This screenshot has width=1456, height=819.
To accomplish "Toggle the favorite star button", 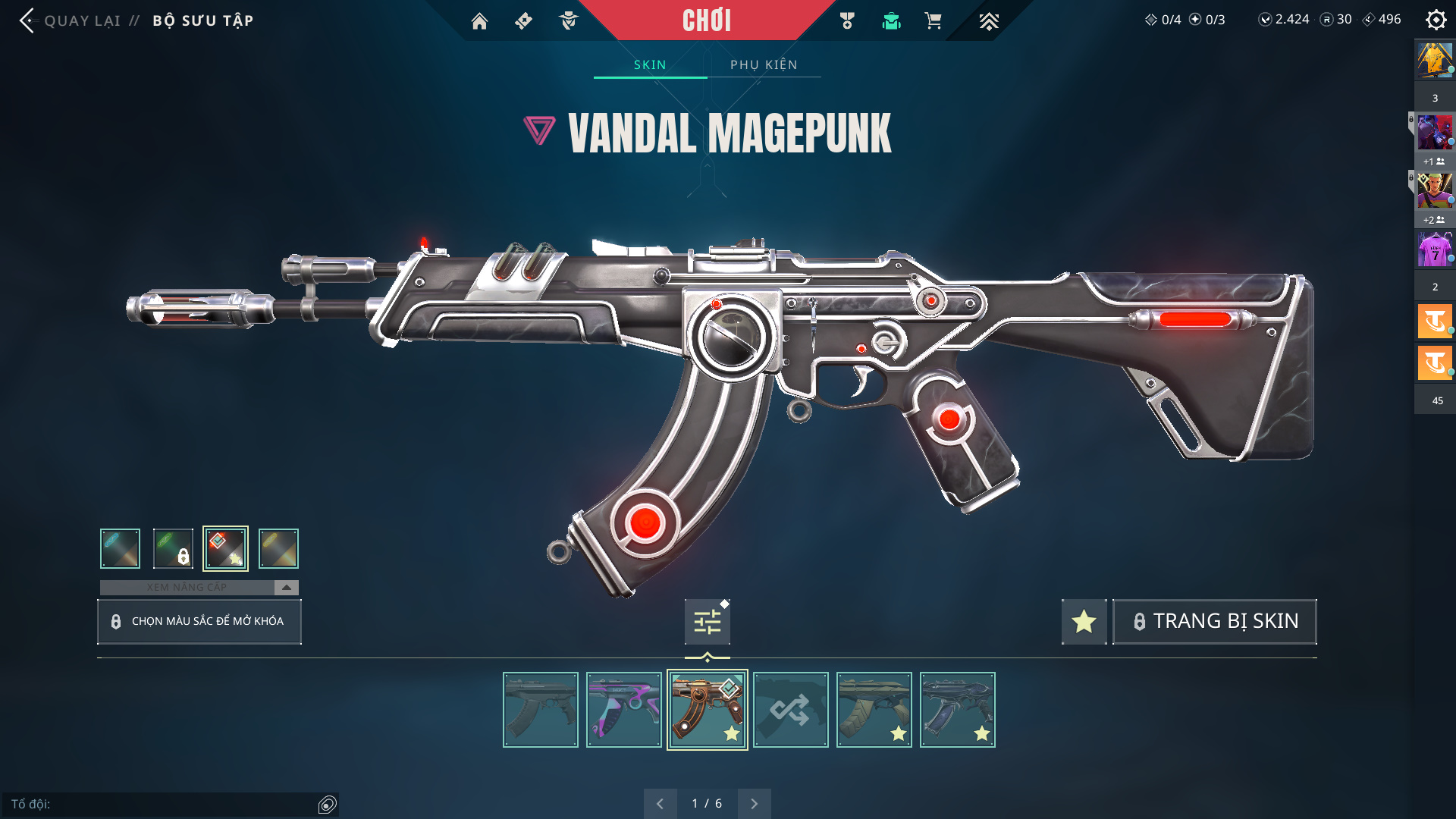I will point(1084,622).
